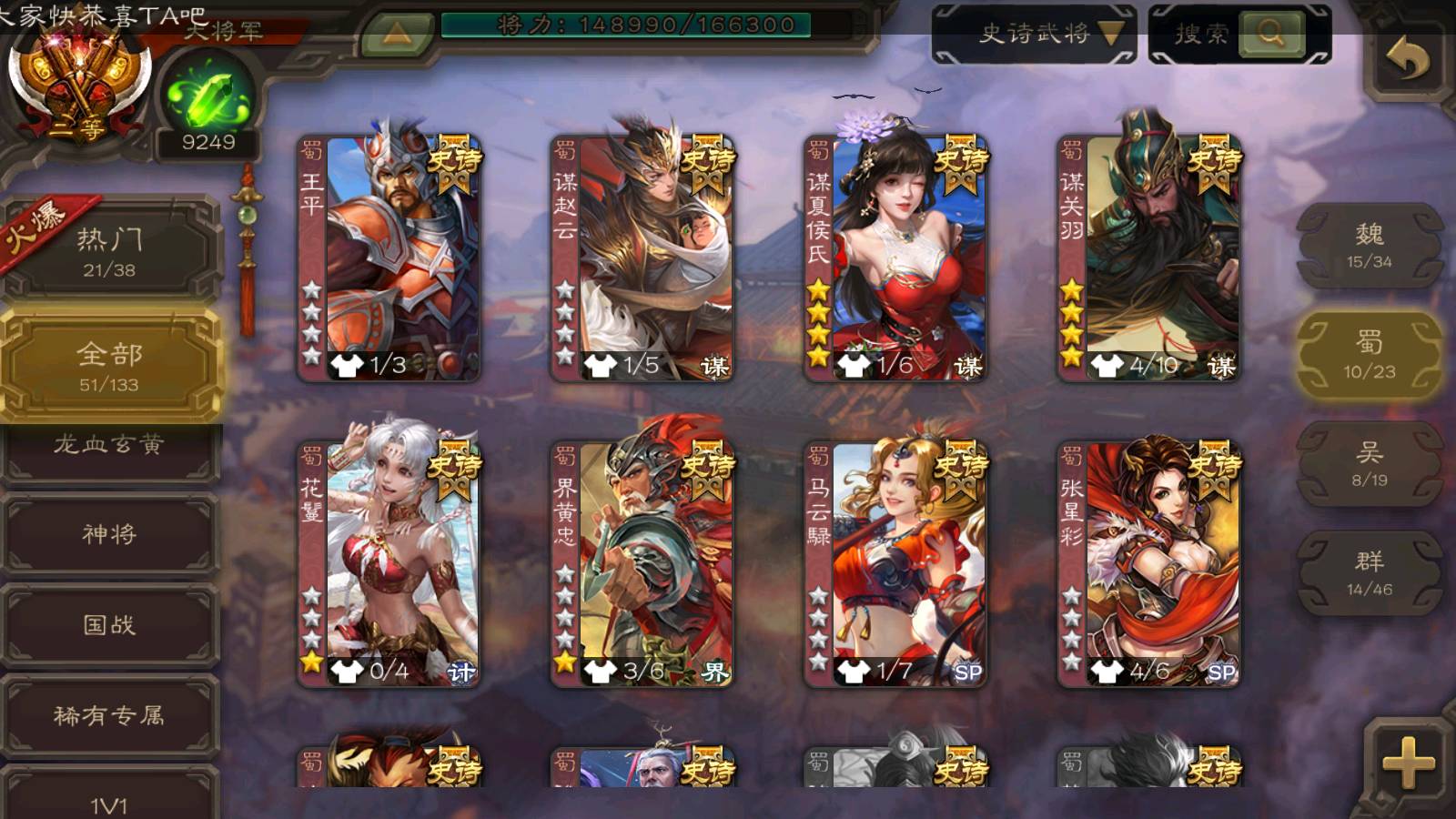The width and height of the screenshot is (1456, 819).
Task: Select the 王平 hero card
Action: [x=389, y=258]
